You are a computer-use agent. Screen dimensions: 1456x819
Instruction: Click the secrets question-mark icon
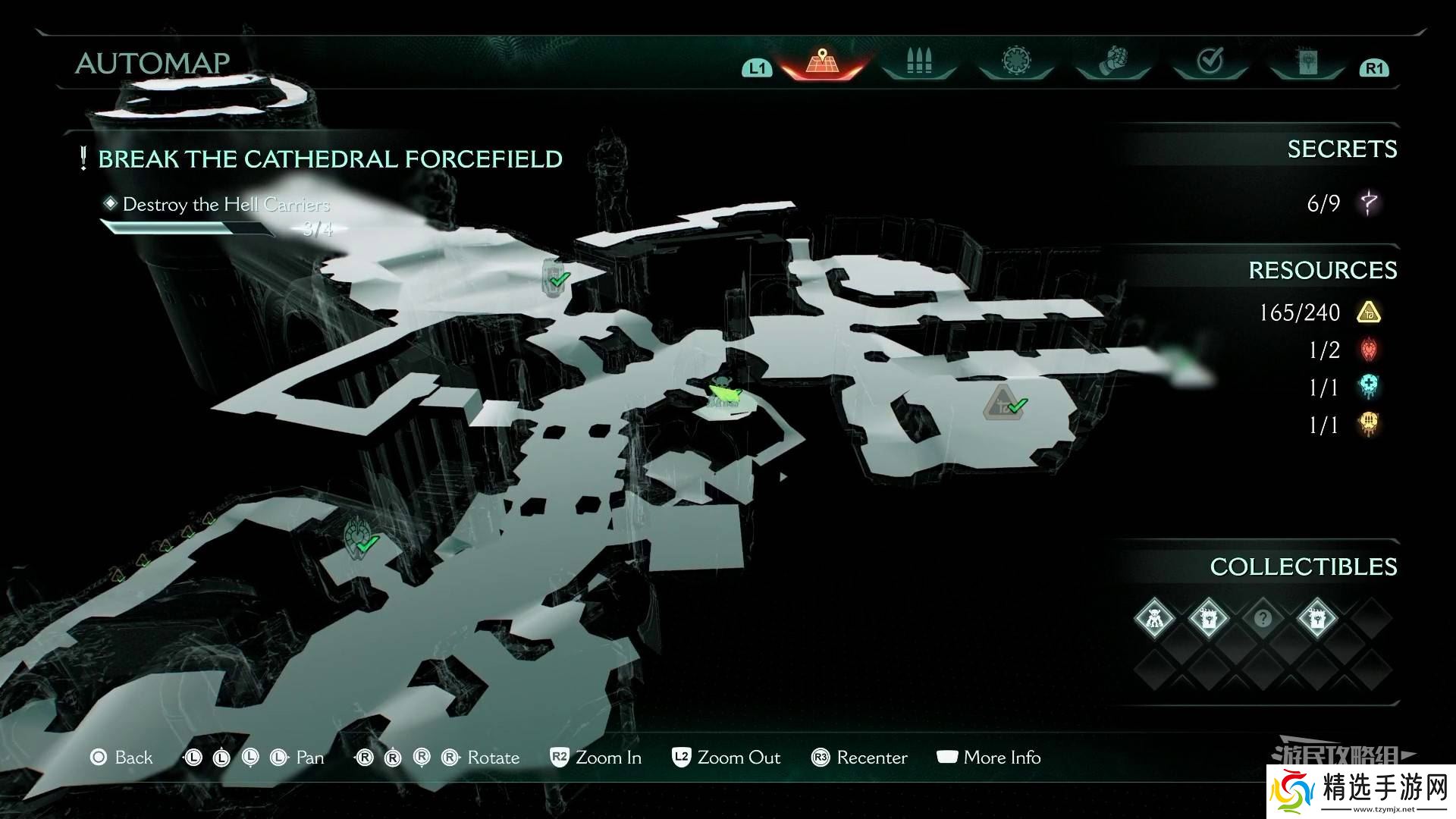[x=1369, y=203]
